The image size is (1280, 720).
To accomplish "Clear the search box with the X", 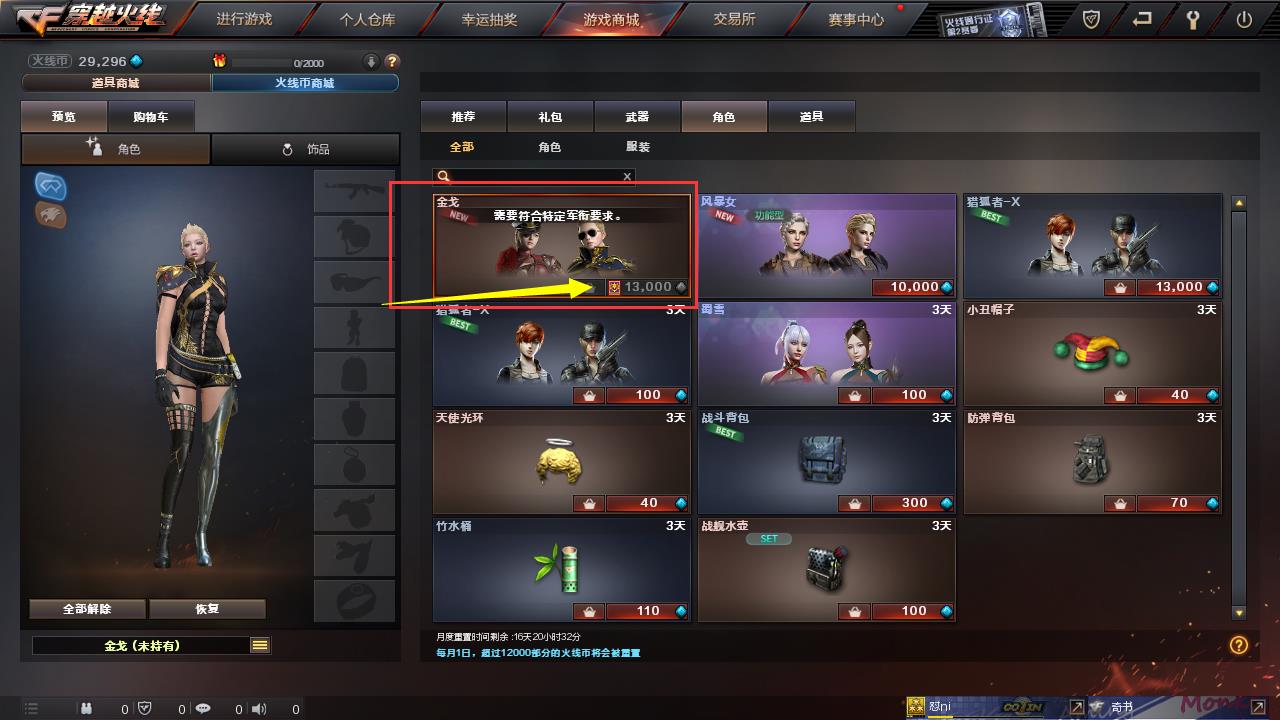I will [x=627, y=176].
